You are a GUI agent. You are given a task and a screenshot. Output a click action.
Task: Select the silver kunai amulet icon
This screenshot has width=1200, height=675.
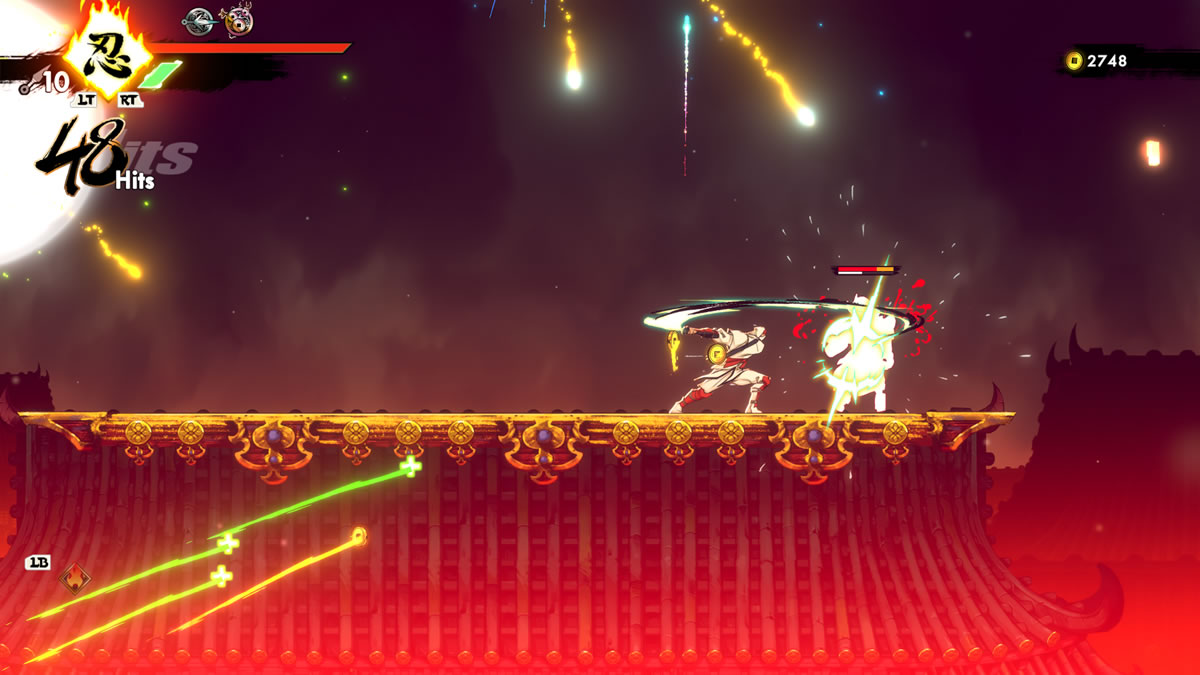click(x=199, y=17)
